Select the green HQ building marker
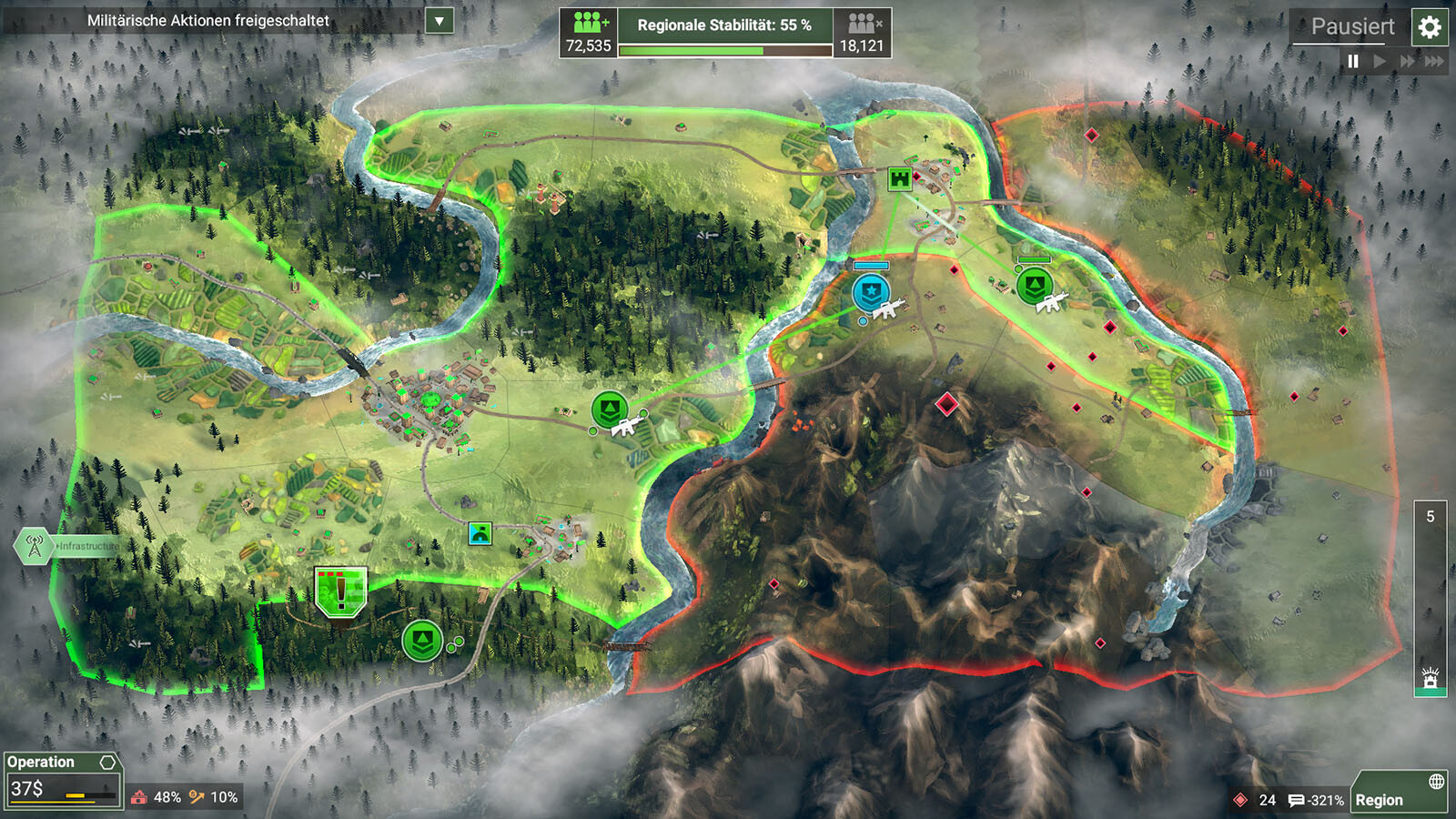This screenshot has height=819, width=1456. pos(900,178)
